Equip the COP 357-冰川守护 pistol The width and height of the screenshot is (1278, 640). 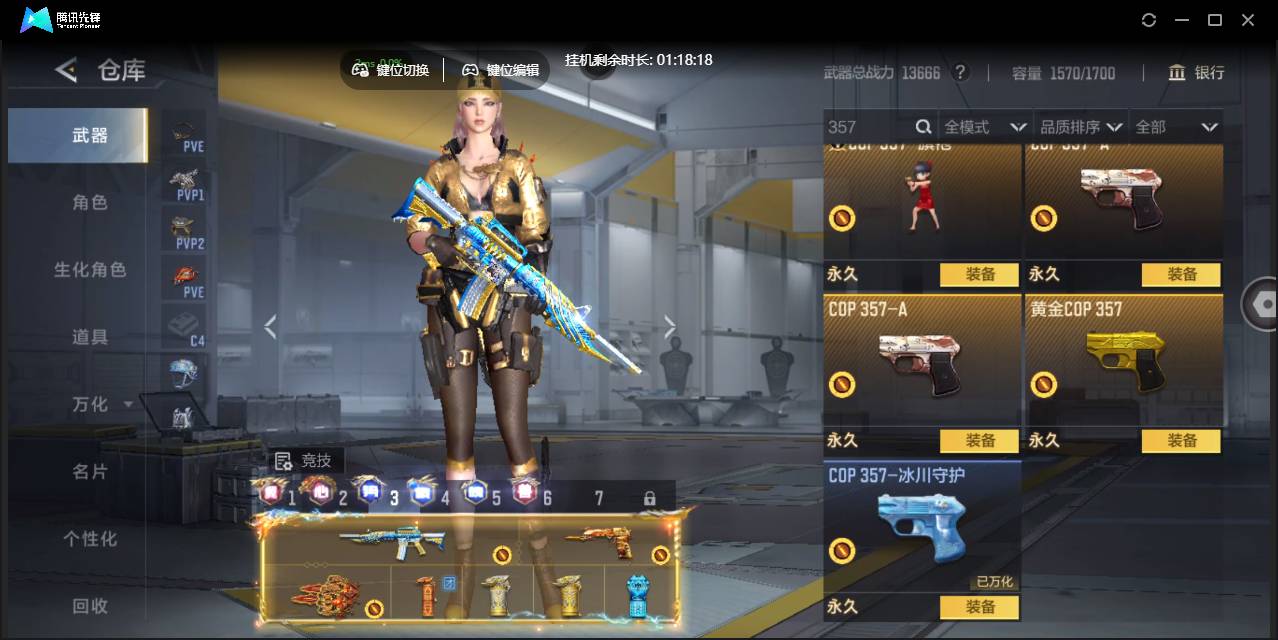[980, 606]
